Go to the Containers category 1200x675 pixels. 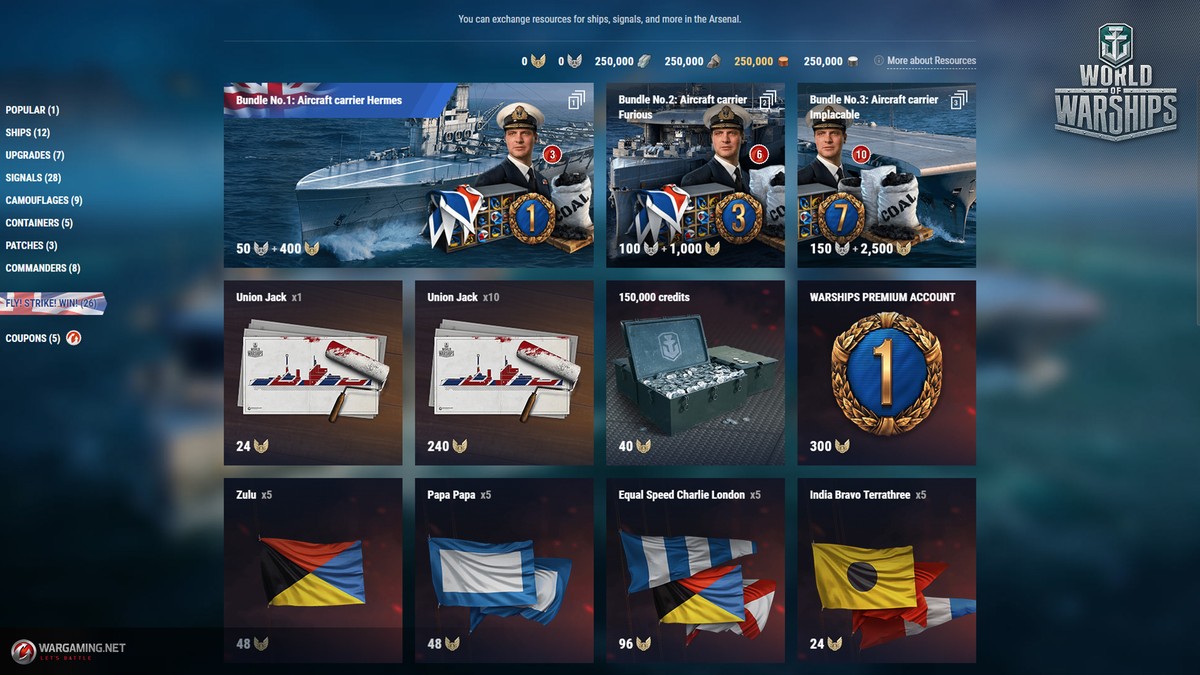(39, 223)
